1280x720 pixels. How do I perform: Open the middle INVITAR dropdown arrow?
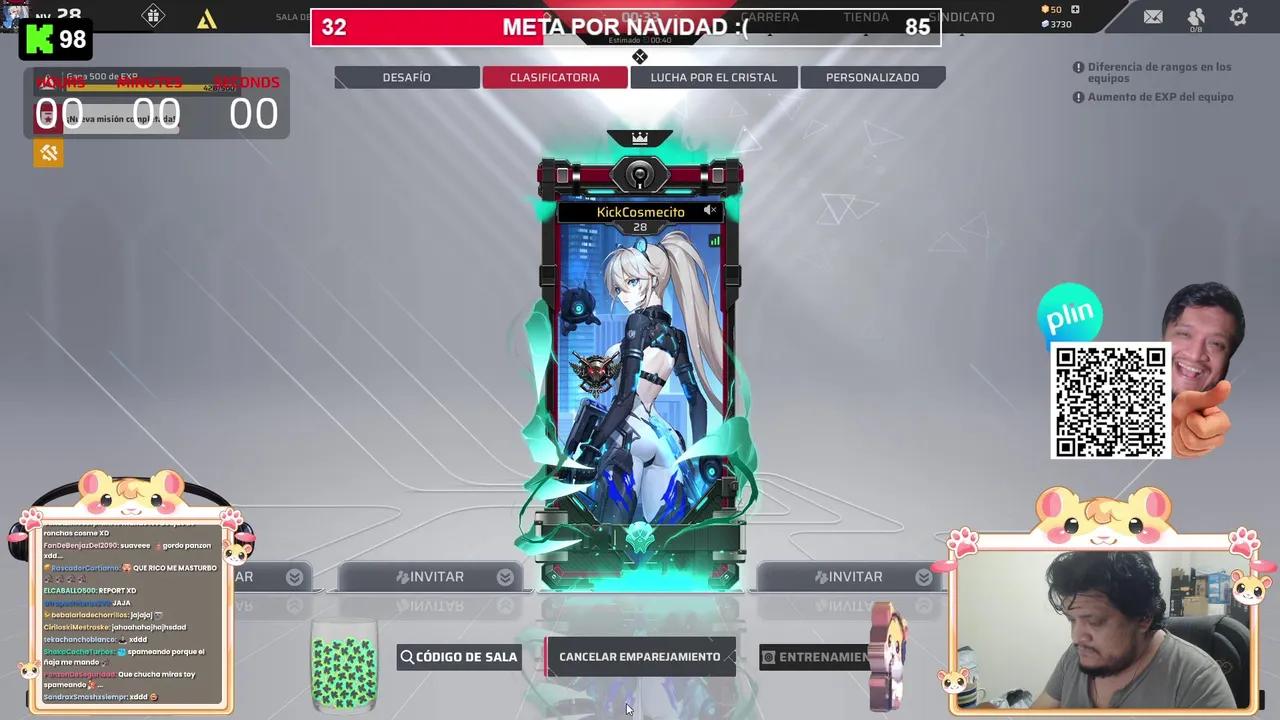505,576
